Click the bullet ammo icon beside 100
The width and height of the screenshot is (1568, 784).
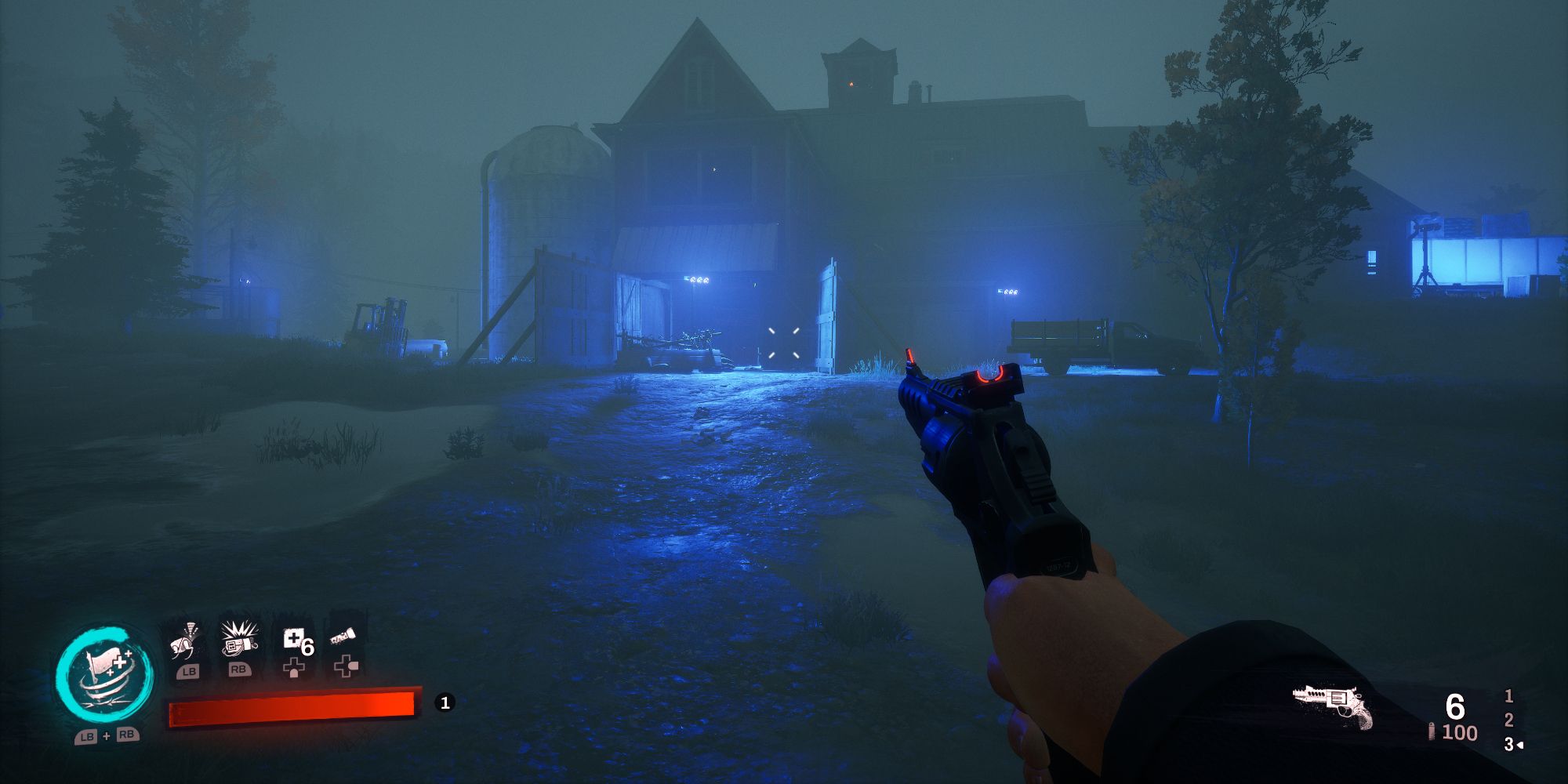point(1432,732)
